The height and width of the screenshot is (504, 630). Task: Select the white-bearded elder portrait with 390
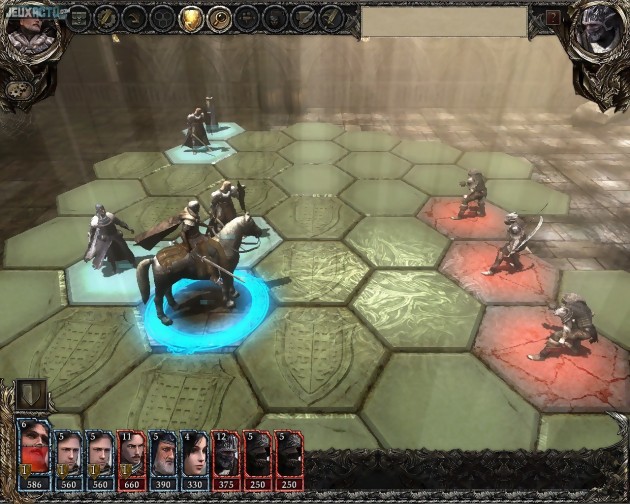click(163, 451)
